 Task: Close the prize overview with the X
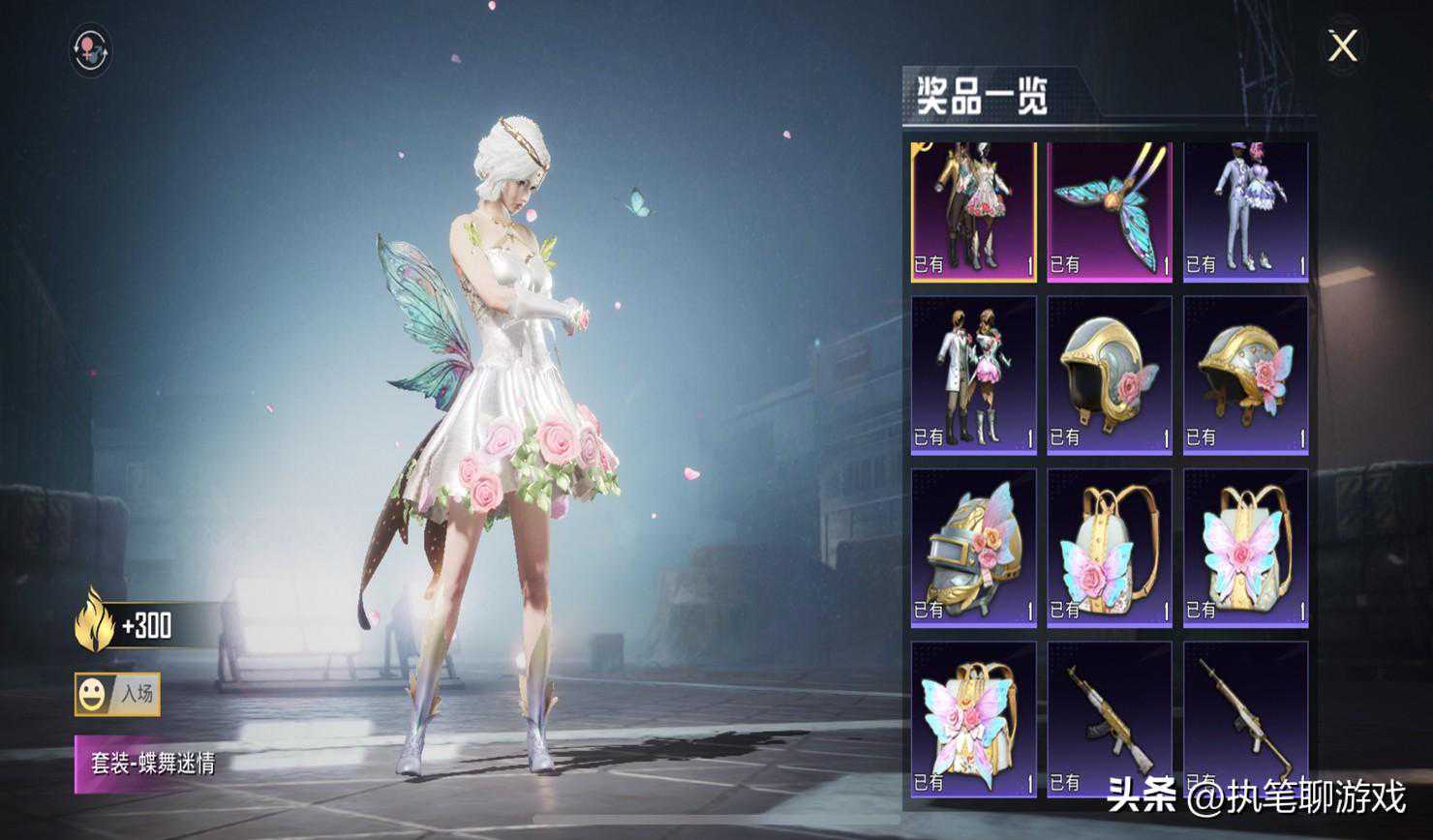pos(1342,45)
